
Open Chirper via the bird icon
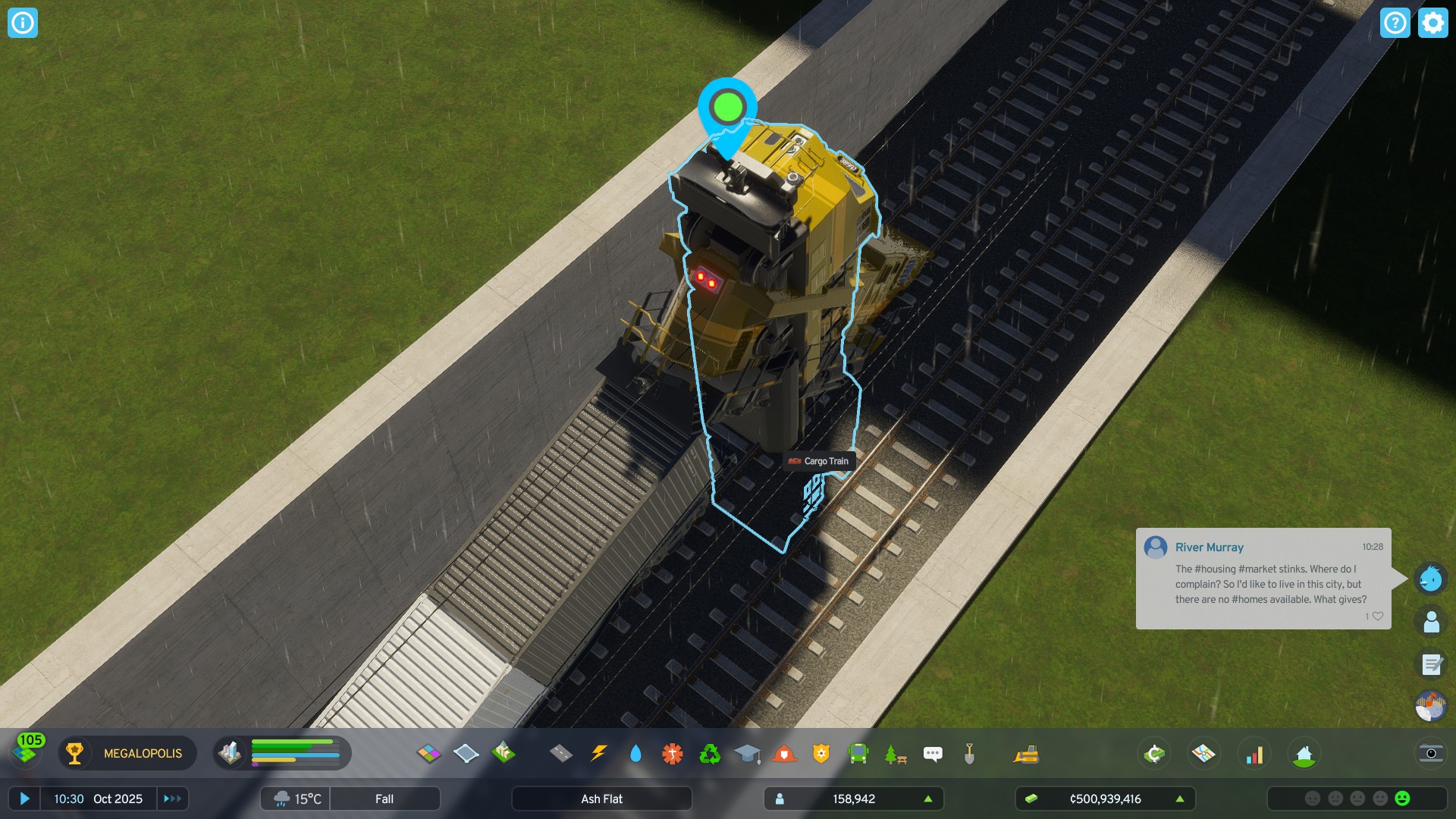pos(1430,579)
